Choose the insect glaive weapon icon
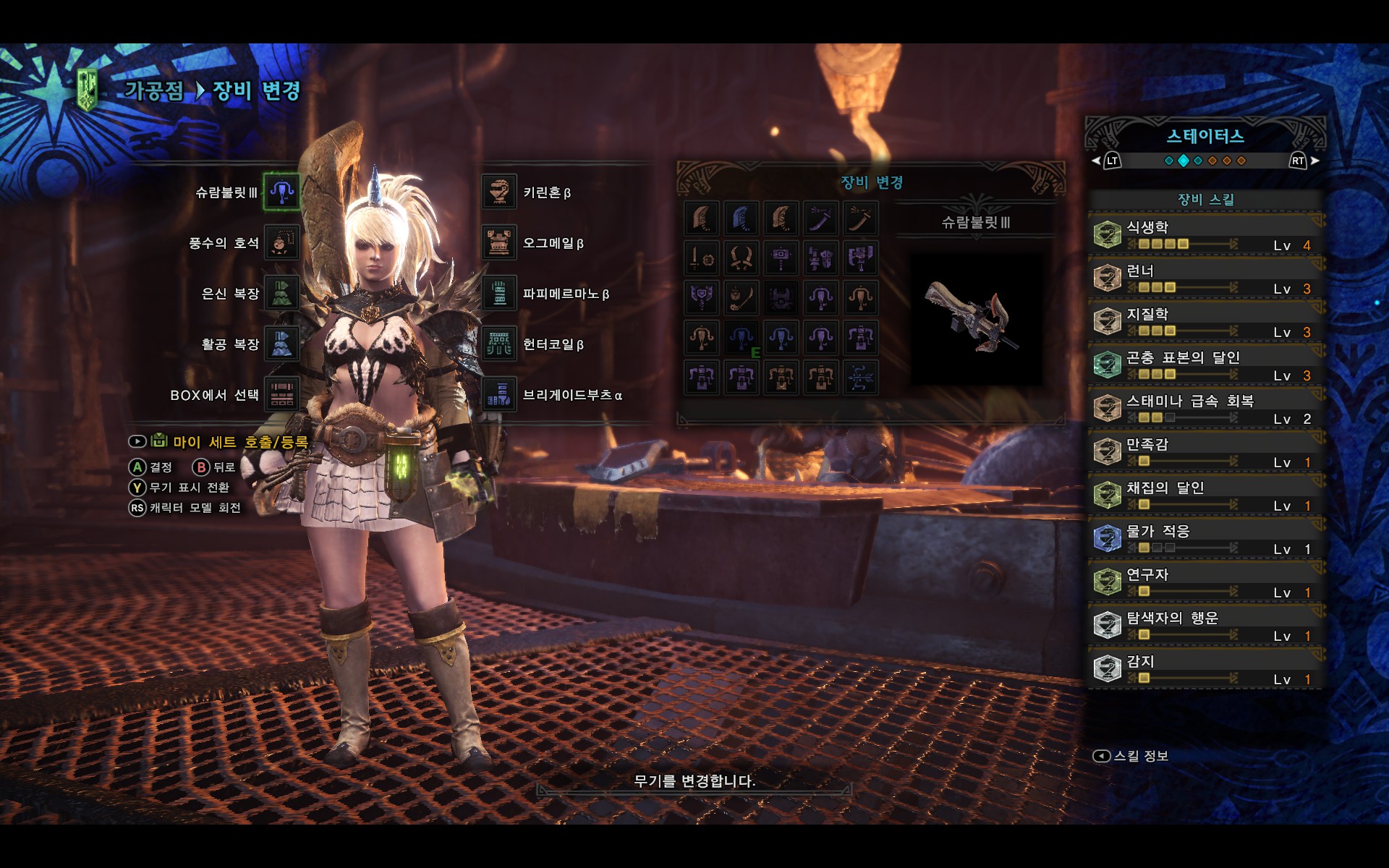Viewport: 1389px width, 868px height. tap(741, 297)
